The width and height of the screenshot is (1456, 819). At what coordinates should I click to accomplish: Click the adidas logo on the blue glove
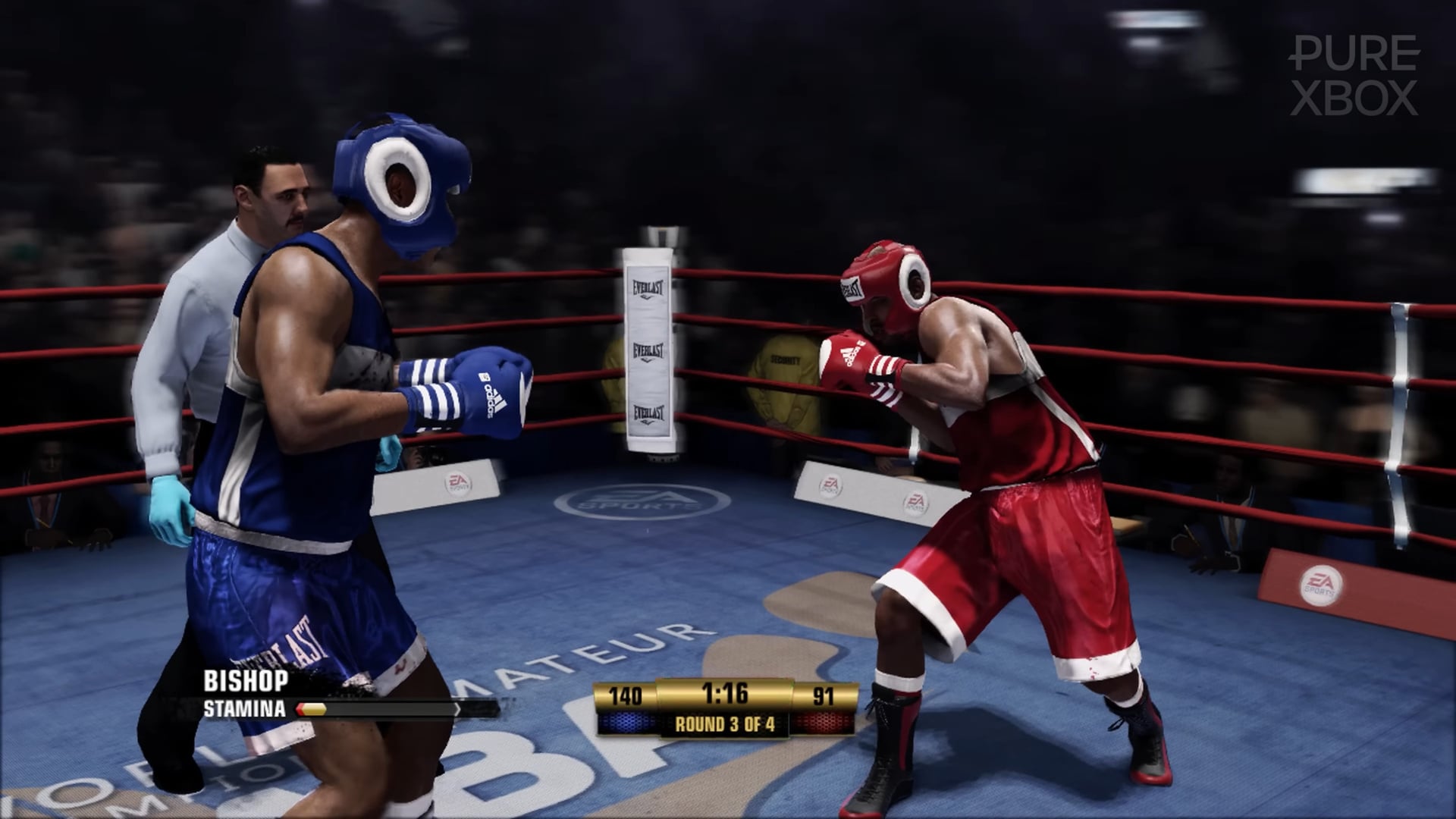pos(490,396)
